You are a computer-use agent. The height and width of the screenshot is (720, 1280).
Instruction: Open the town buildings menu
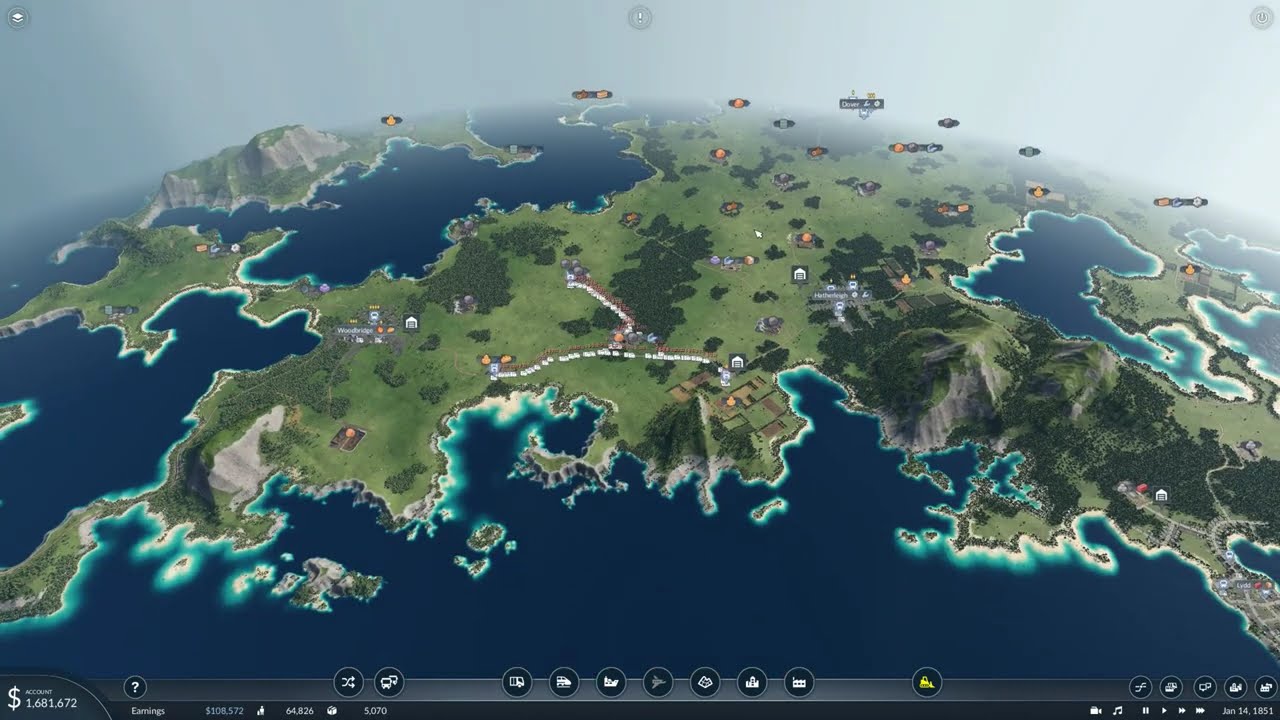click(x=752, y=683)
